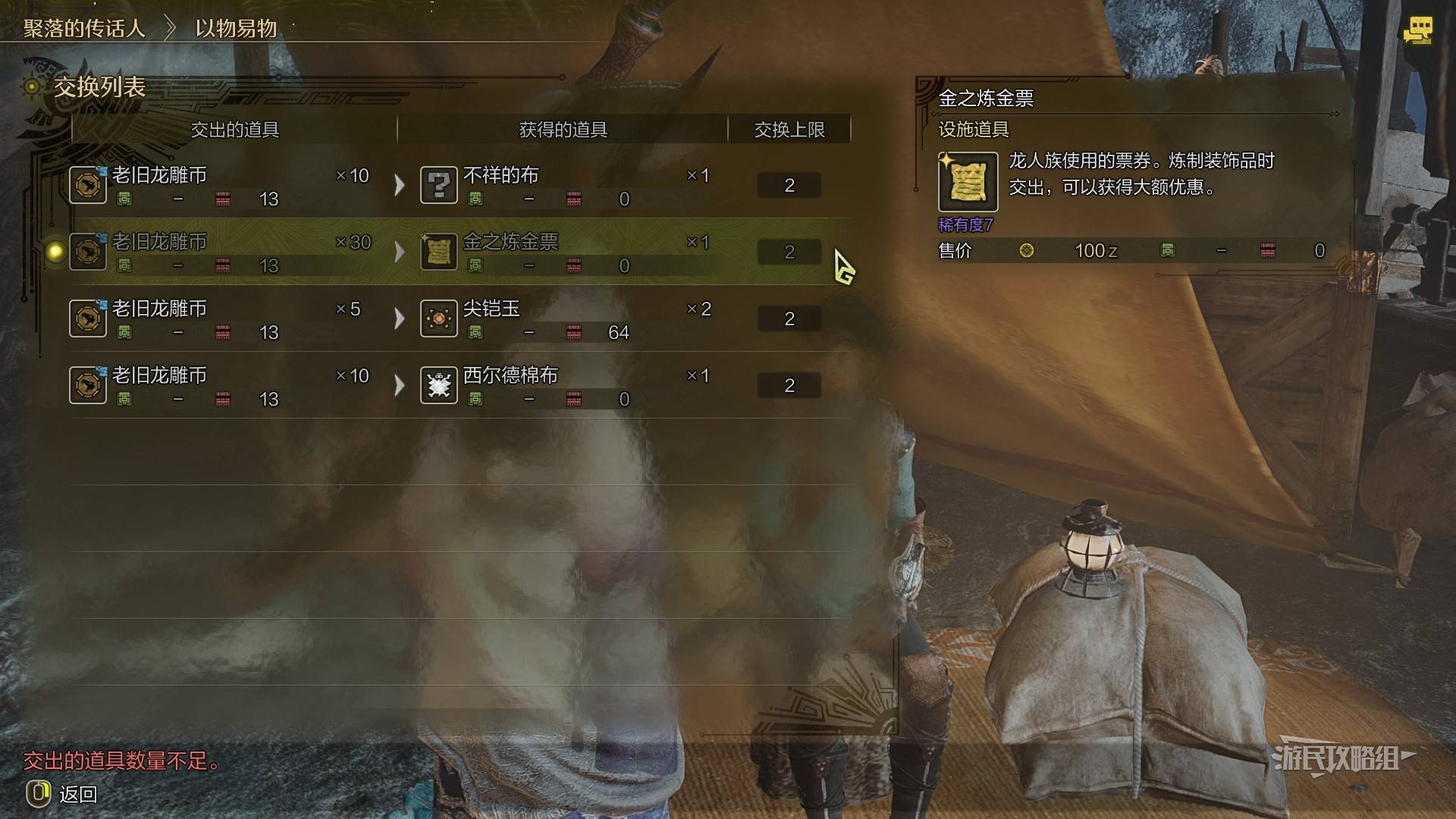Click the 西尔德棉布 cloth icon
Viewport: 1456px width, 819px height.
438,384
